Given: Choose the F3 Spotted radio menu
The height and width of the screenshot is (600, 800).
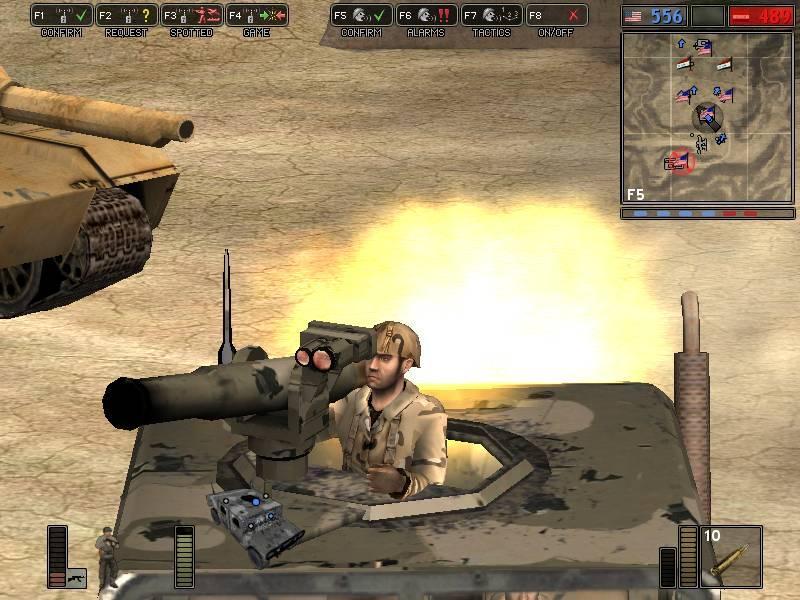Looking at the screenshot, I should point(191,16).
